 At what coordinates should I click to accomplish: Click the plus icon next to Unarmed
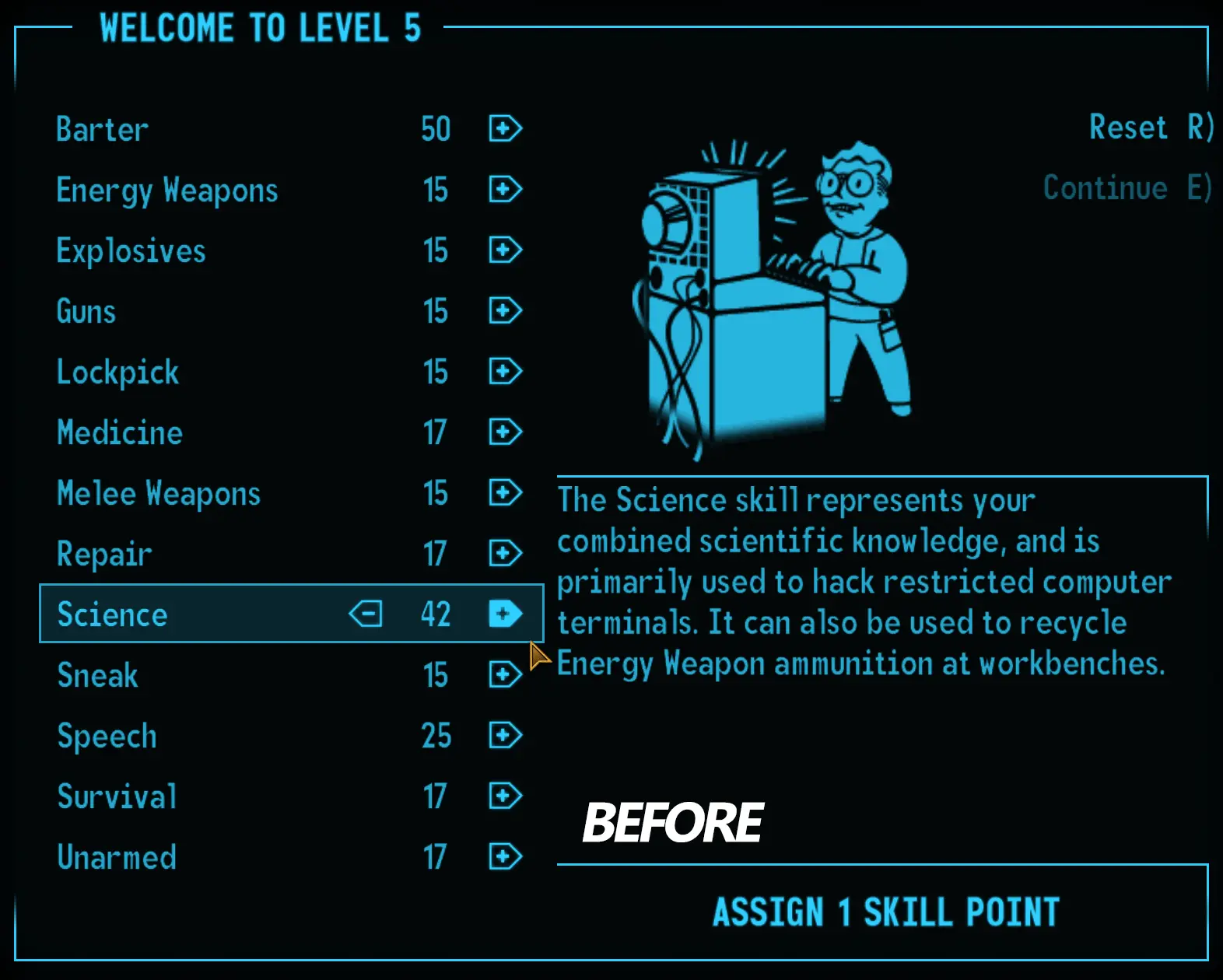504,857
